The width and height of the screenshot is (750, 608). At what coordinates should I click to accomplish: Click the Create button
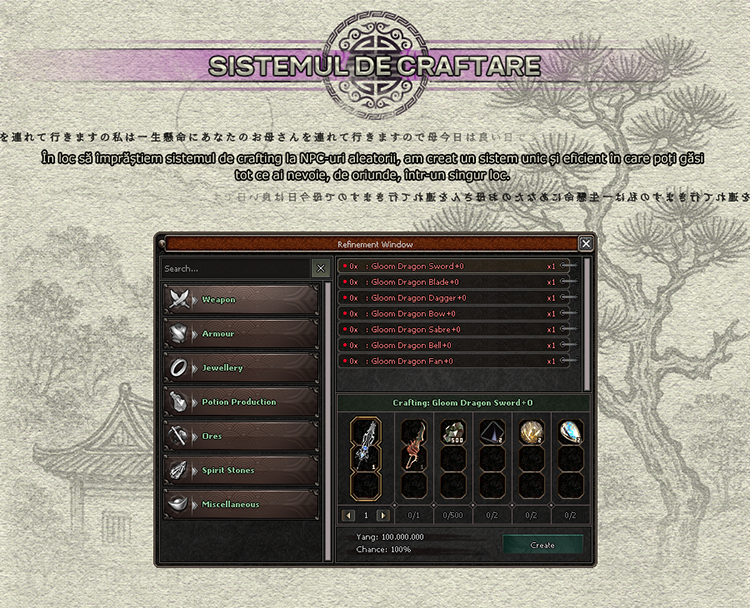[x=542, y=545]
